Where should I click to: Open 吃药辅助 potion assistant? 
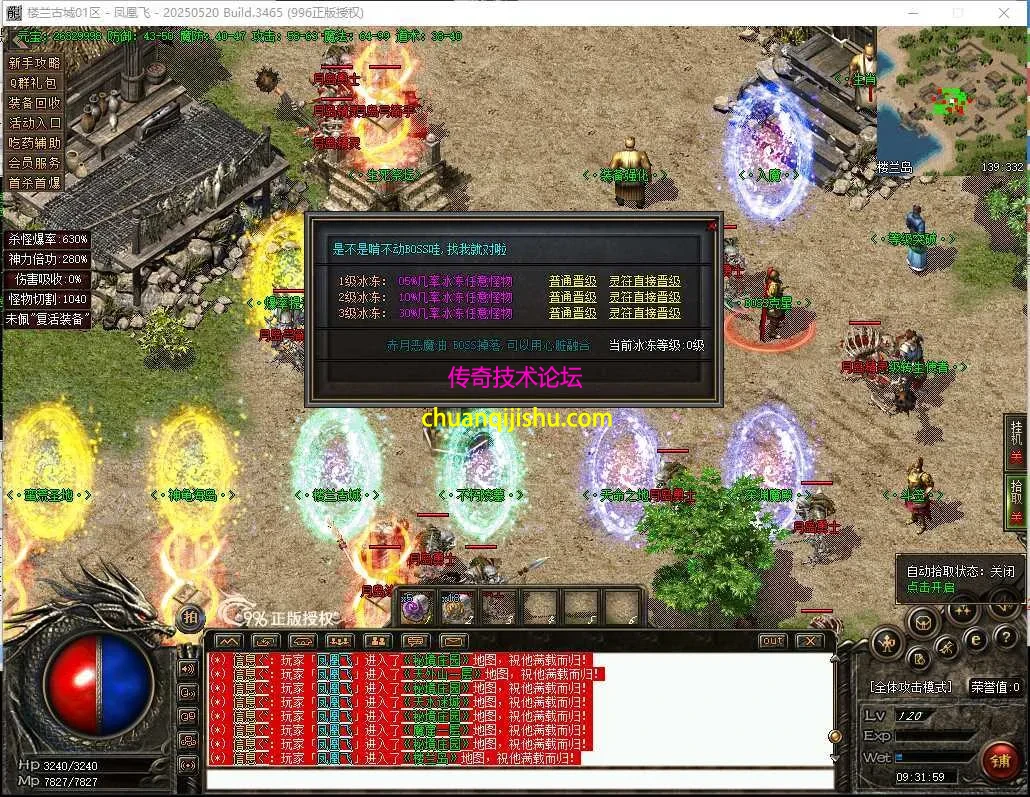coord(35,143)
